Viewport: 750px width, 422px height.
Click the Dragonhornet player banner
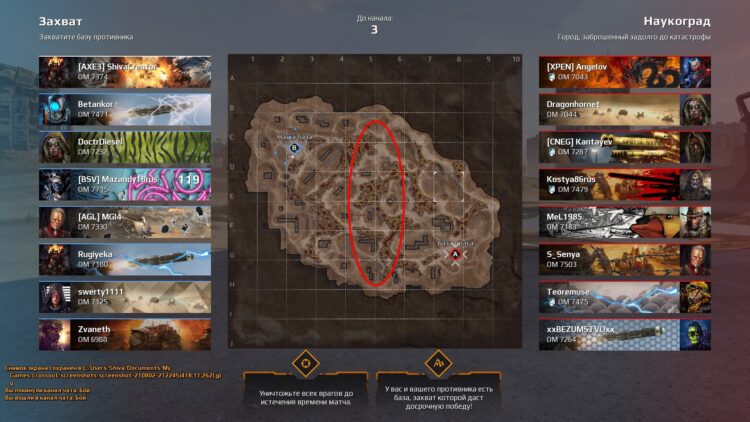pyautogui.click(x=625, y=109)
